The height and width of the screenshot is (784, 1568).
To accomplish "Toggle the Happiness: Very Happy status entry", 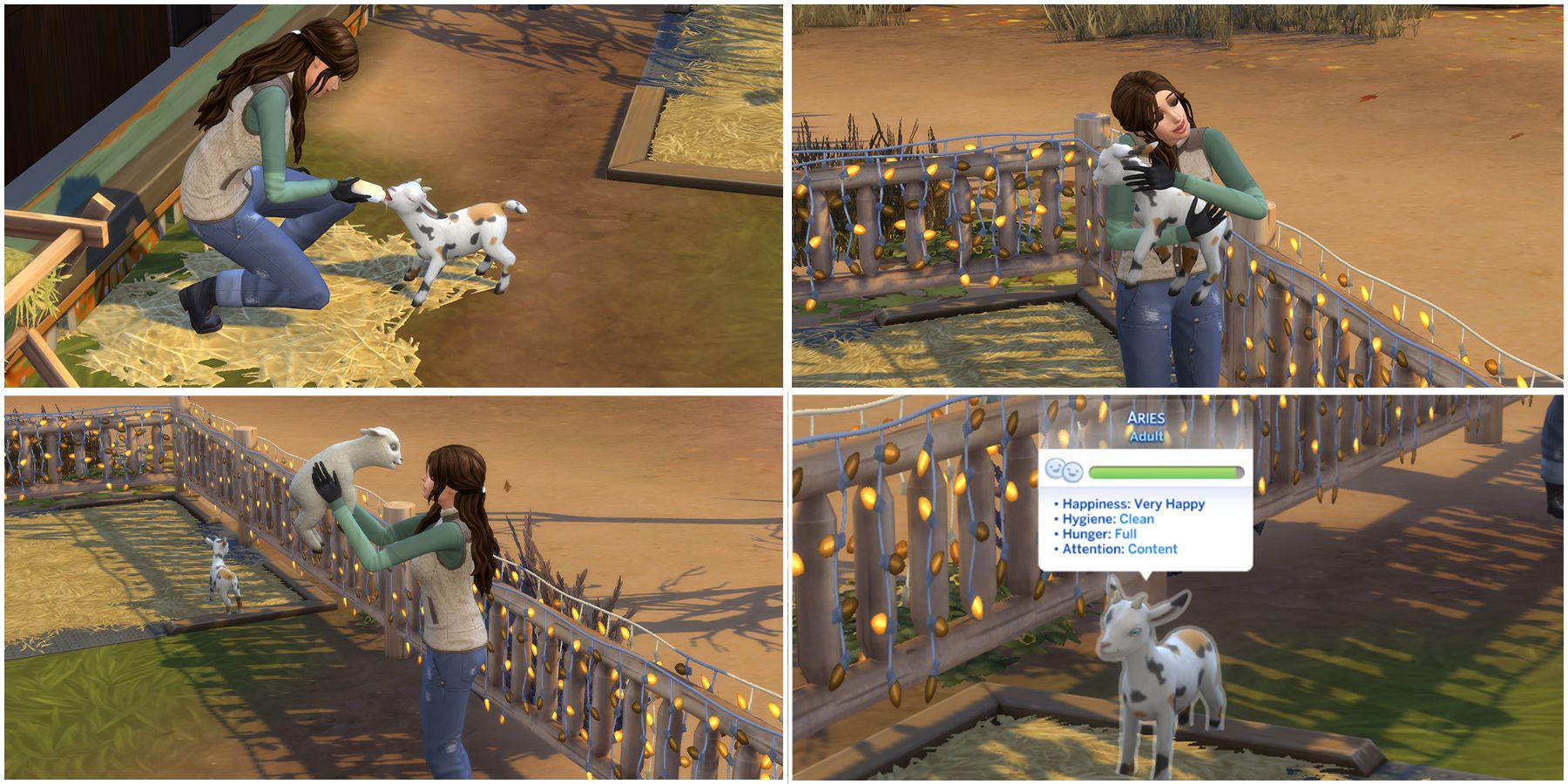I will pos(1132,504).
